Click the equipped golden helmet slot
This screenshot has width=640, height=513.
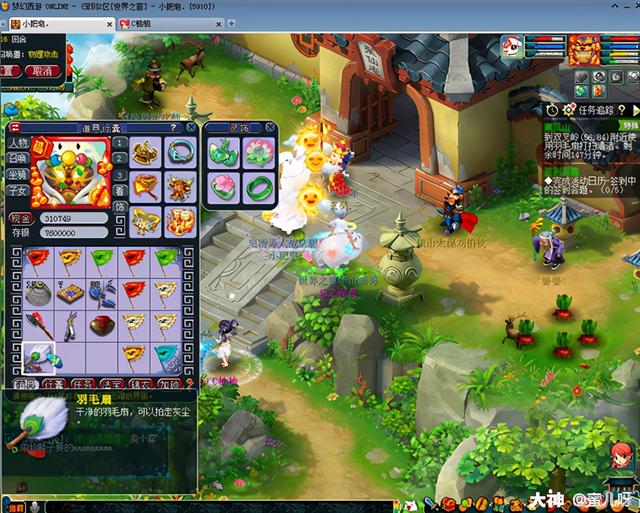pyautogui.click(x=146, y=152)
